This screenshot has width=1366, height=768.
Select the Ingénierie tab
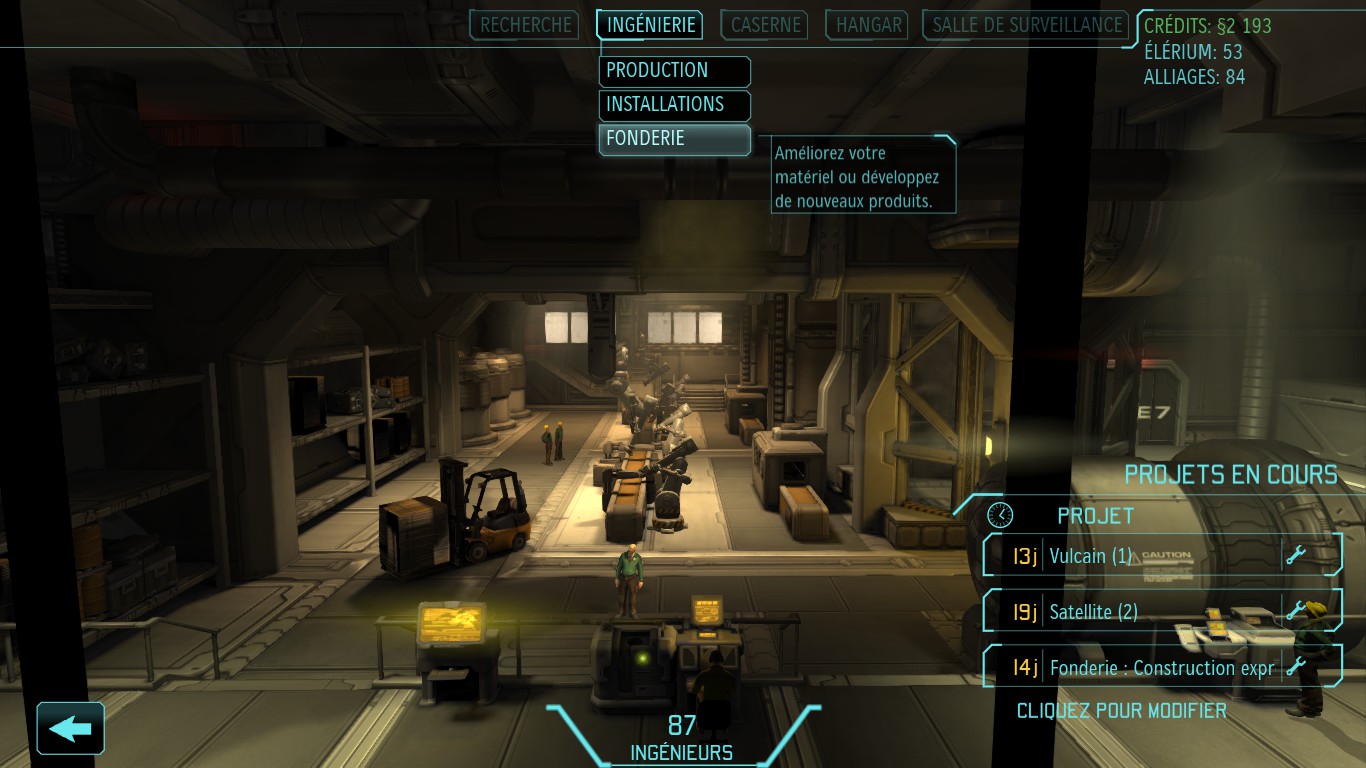(x=650, y=25)
